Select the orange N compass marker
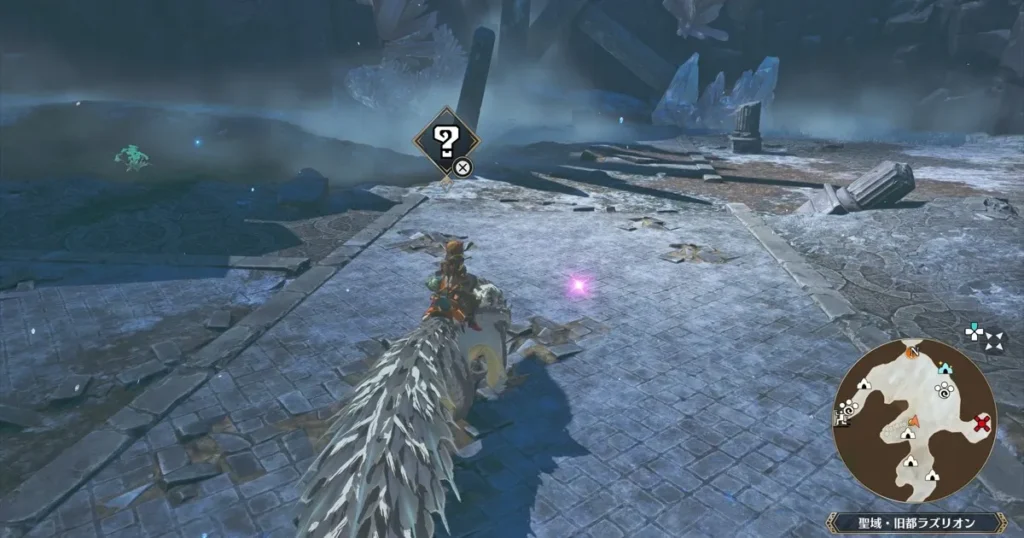This screenshot has width=1024, height=538. [912, 351]
